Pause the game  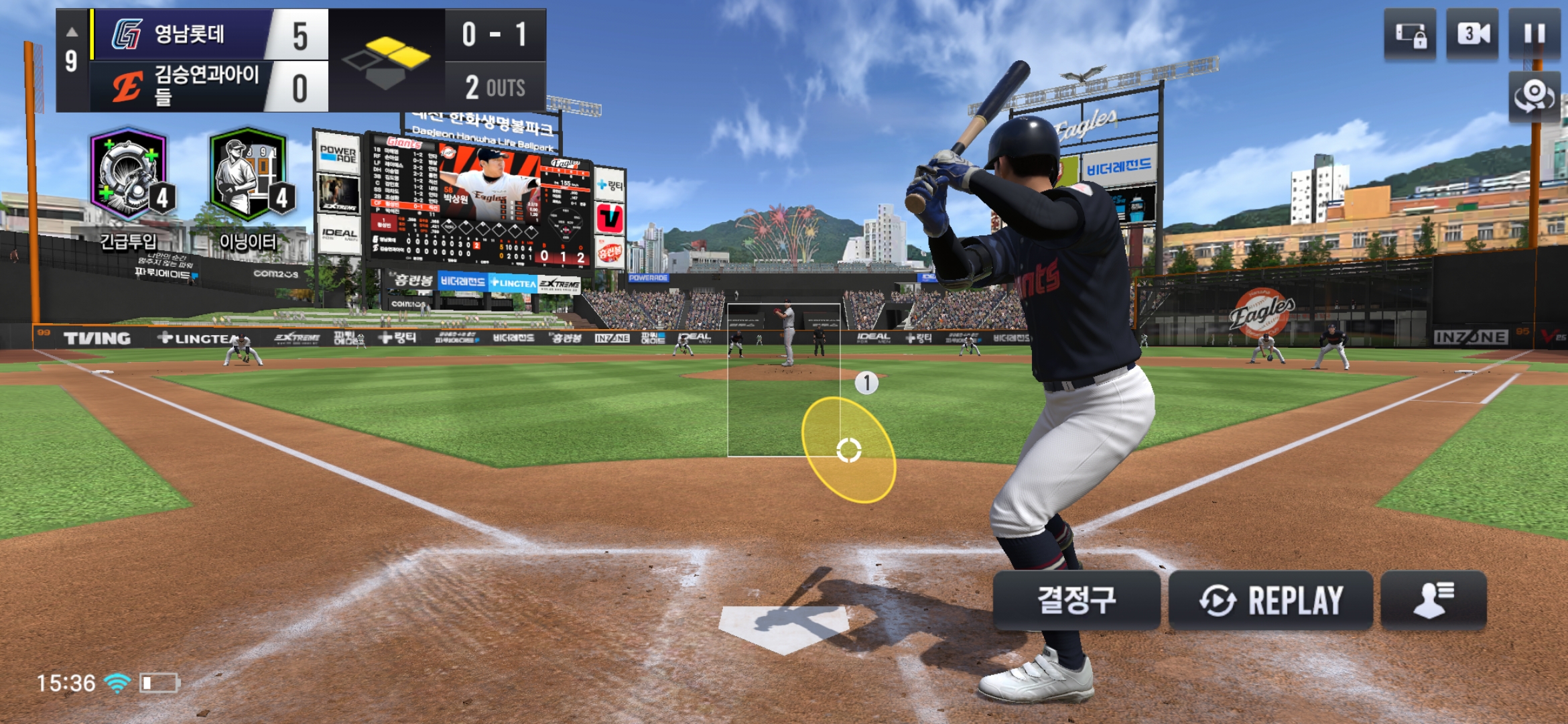(x=1534, y=34)
